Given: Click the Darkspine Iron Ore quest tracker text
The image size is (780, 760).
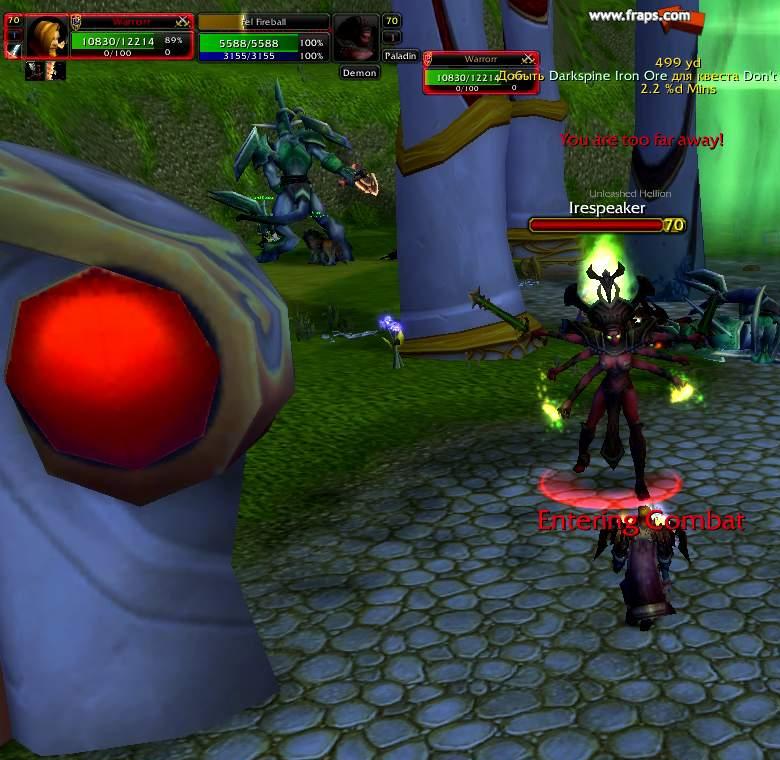Looking at the screenshot, I should pyautogui.click(x=636, y=76).
